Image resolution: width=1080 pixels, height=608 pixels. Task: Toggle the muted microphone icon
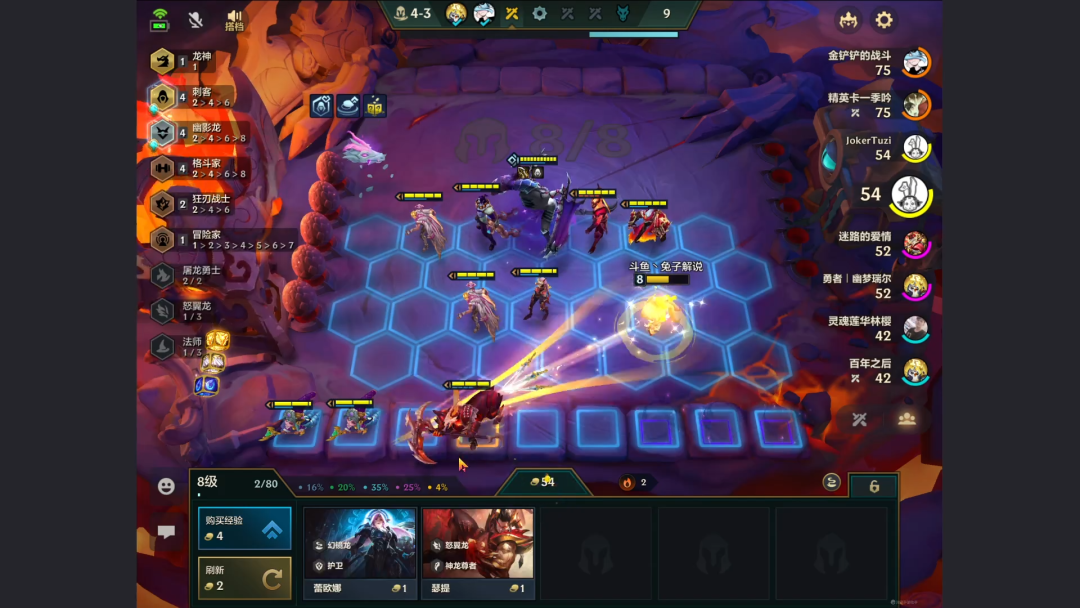tap(196, 20)
